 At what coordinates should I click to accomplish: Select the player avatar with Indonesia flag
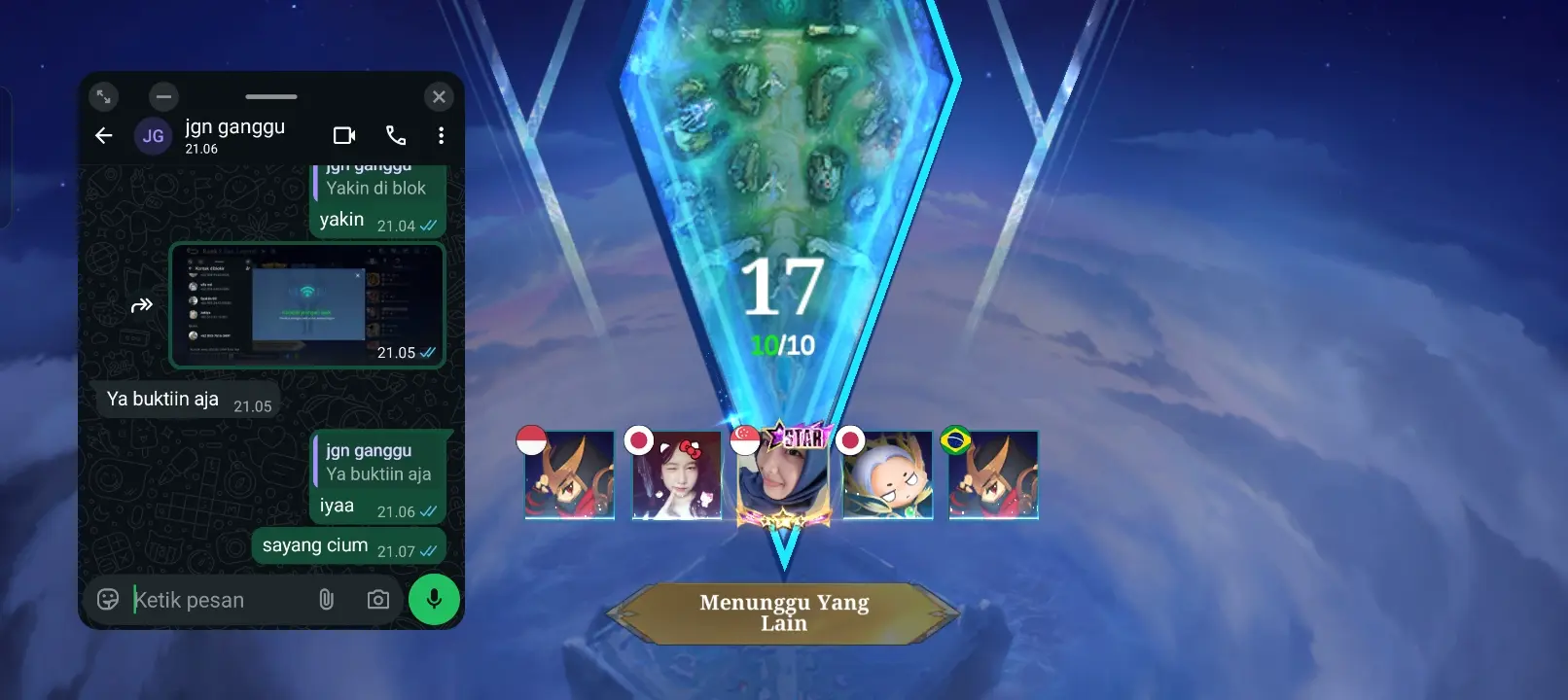[570, 475]
